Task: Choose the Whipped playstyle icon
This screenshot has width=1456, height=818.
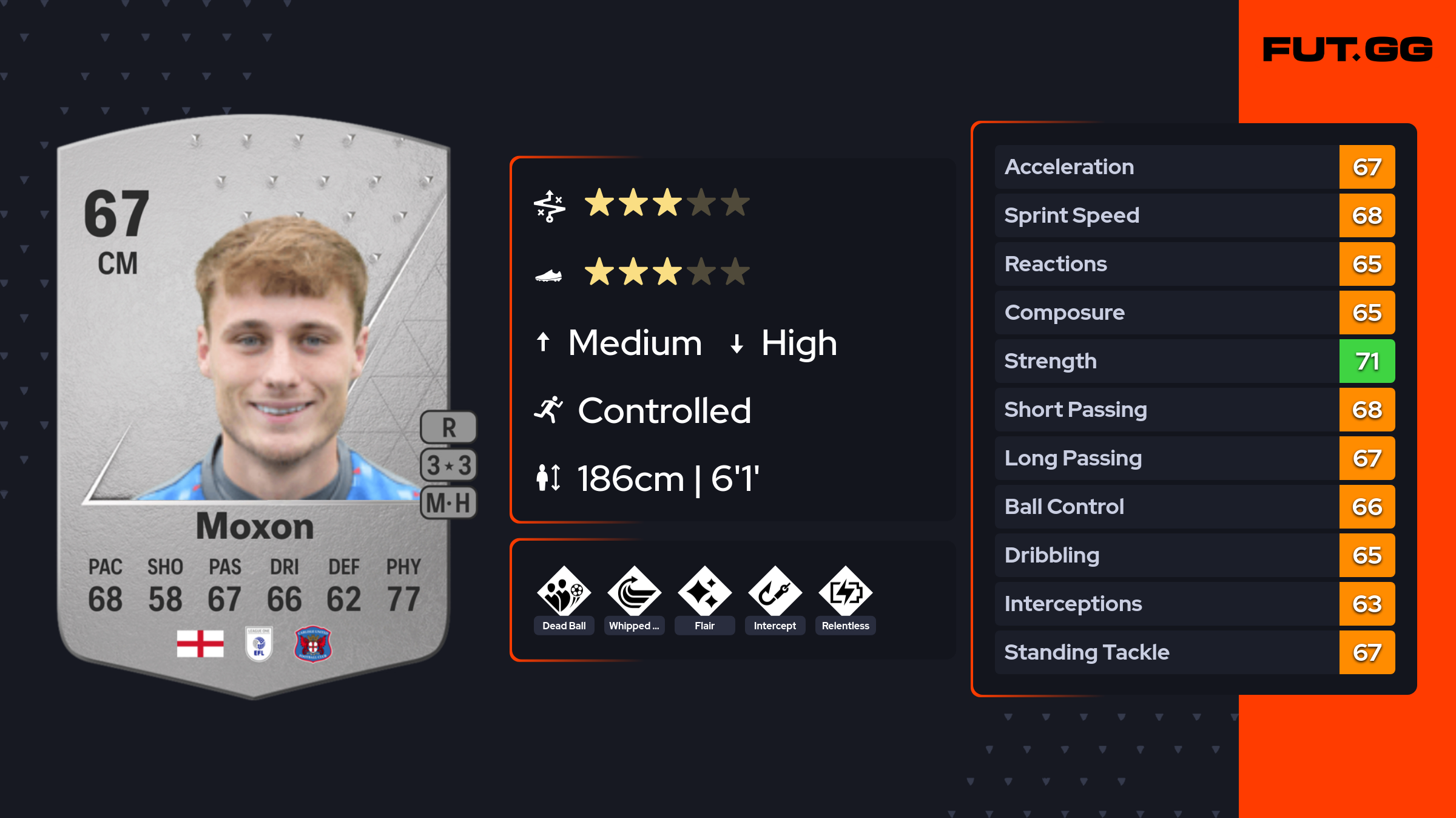Action: 634,592
